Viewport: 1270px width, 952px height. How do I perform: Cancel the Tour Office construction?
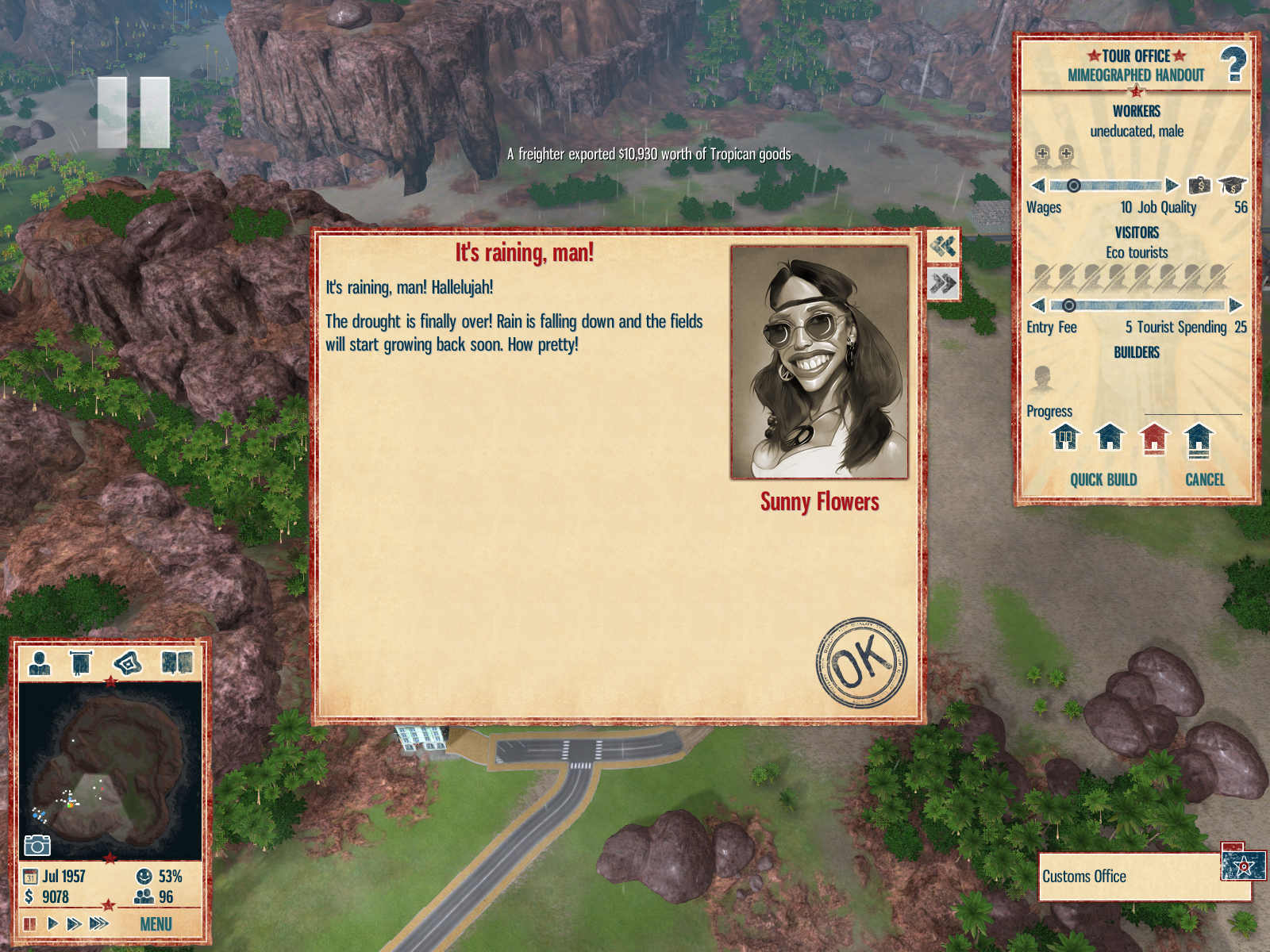tap(1204, 480)
